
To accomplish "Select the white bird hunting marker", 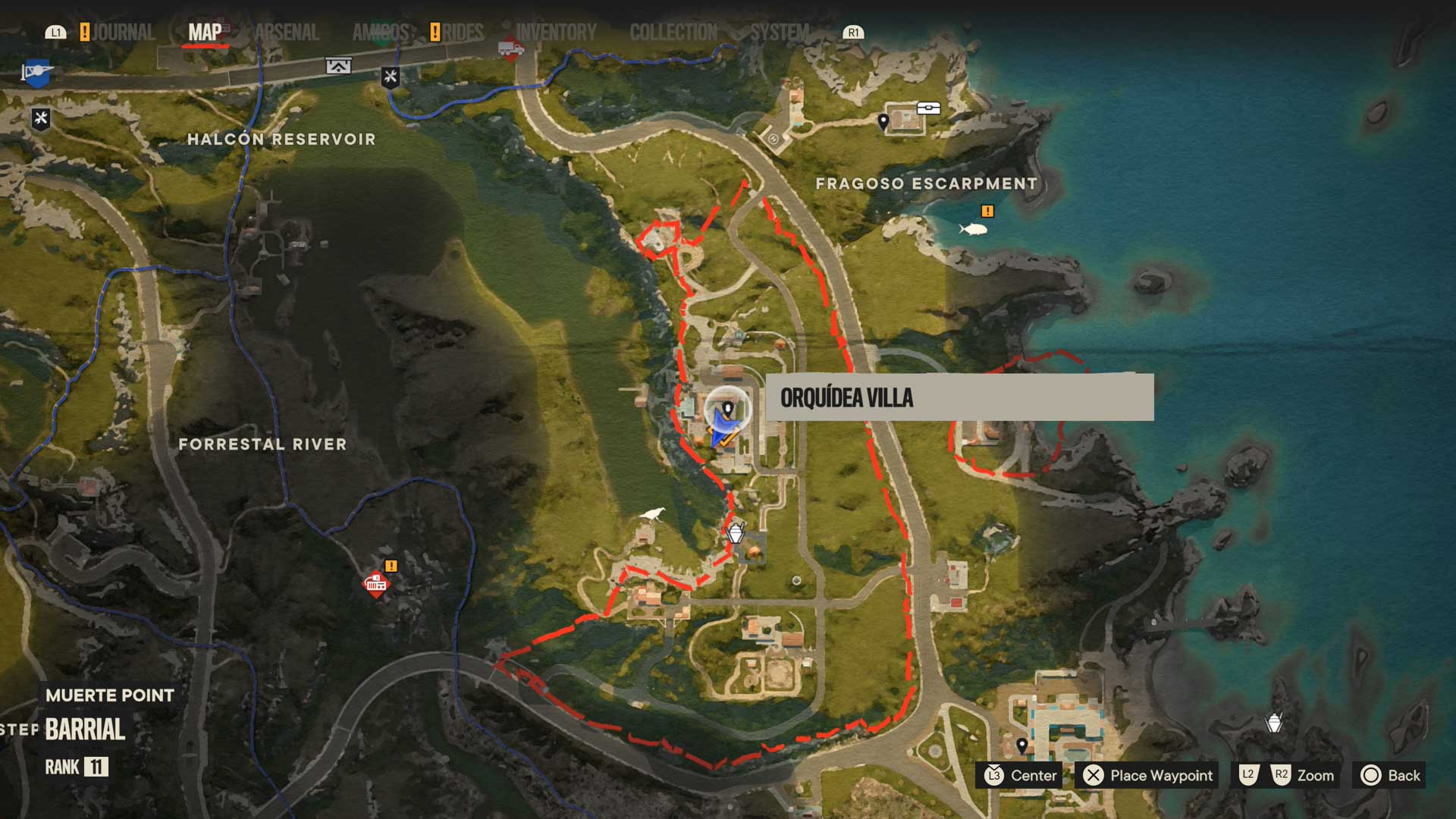I will [x=653, y=515].
